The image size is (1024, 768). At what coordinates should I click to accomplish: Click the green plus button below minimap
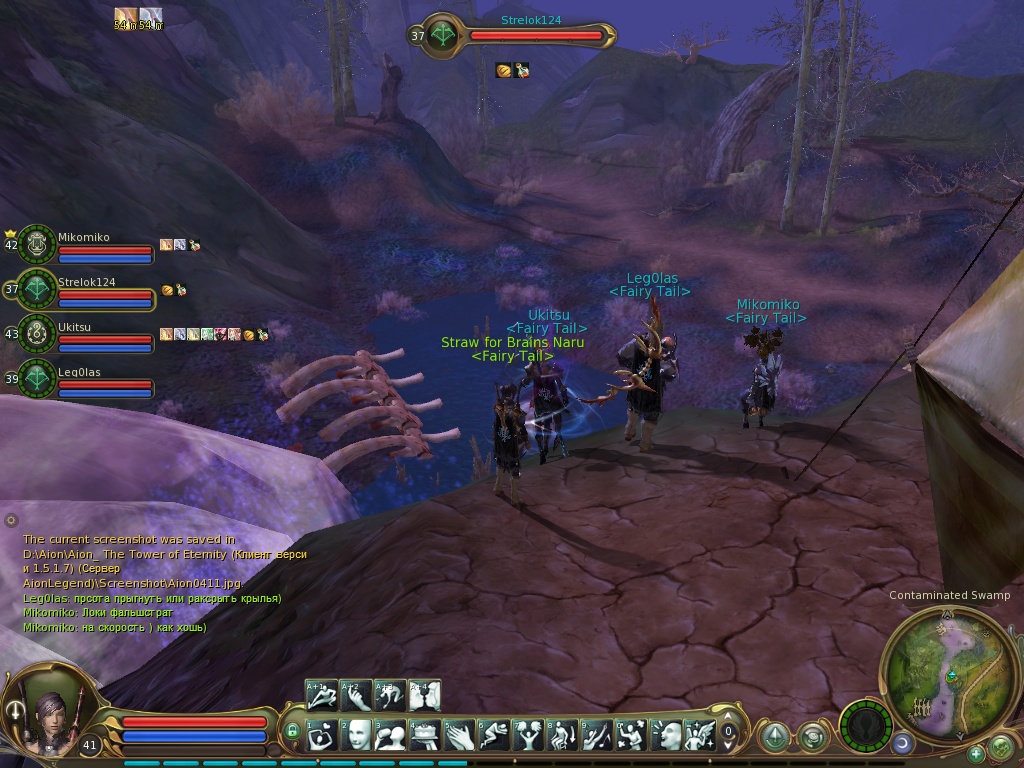pos(976,752)
